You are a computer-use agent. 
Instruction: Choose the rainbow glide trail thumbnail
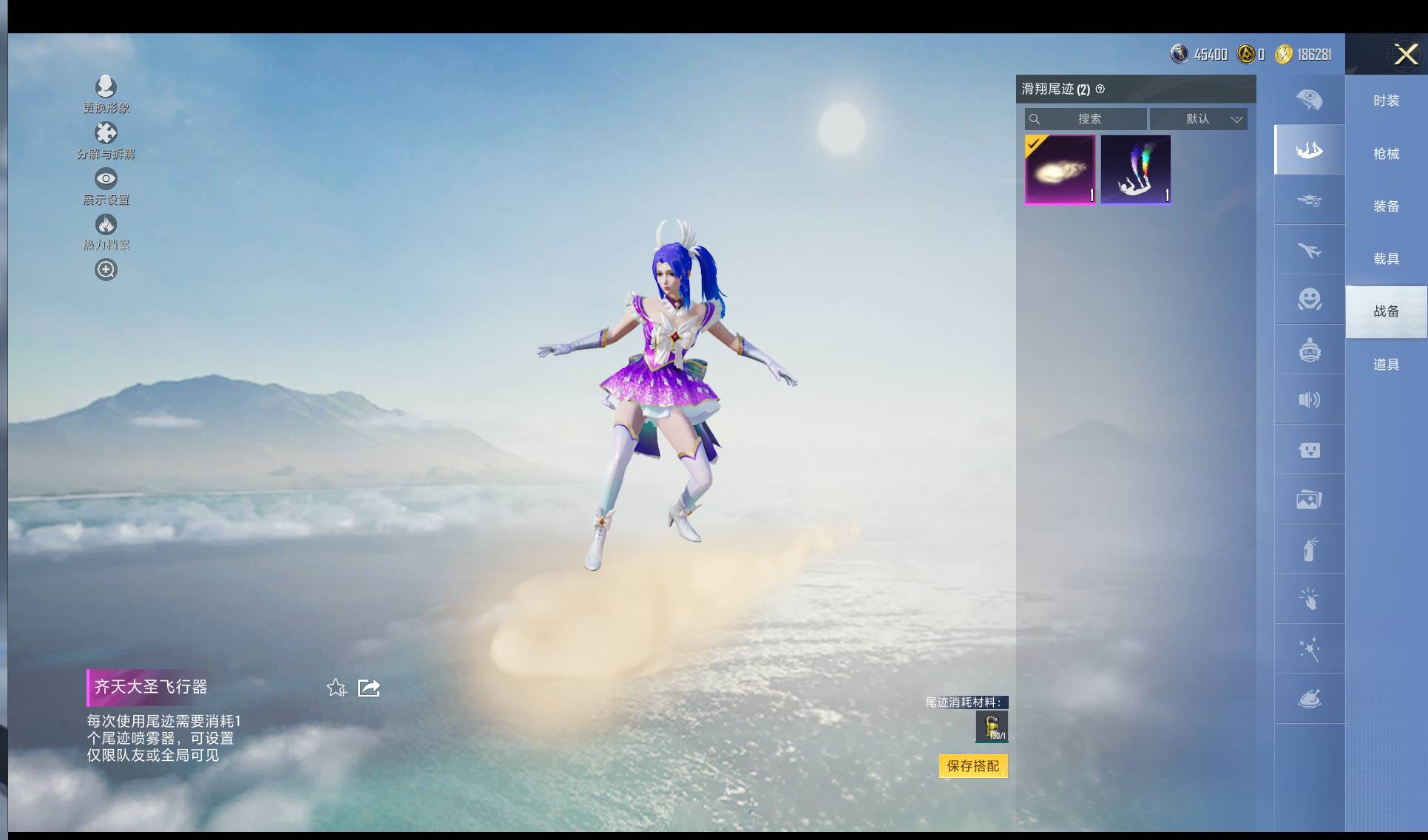click(1135, 169)
